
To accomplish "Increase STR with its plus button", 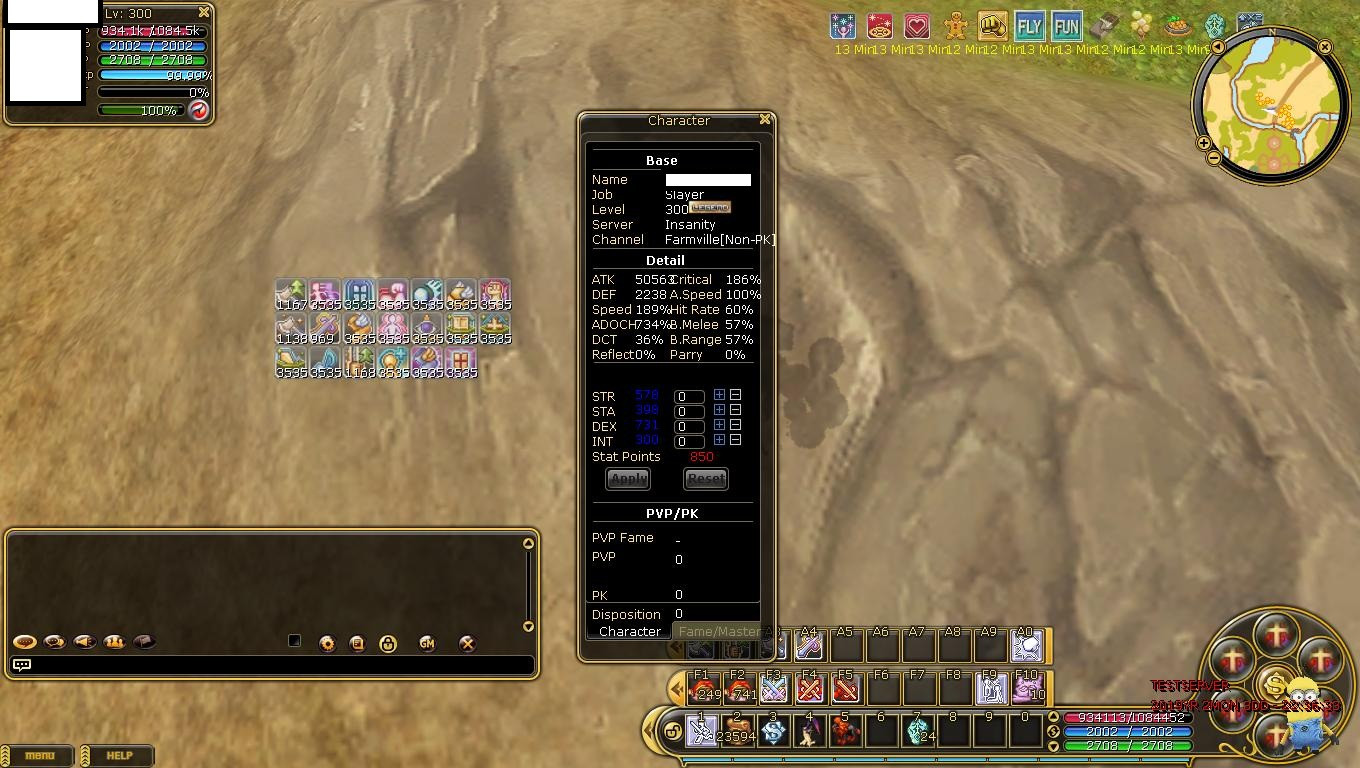I will (x=719, y=395).
